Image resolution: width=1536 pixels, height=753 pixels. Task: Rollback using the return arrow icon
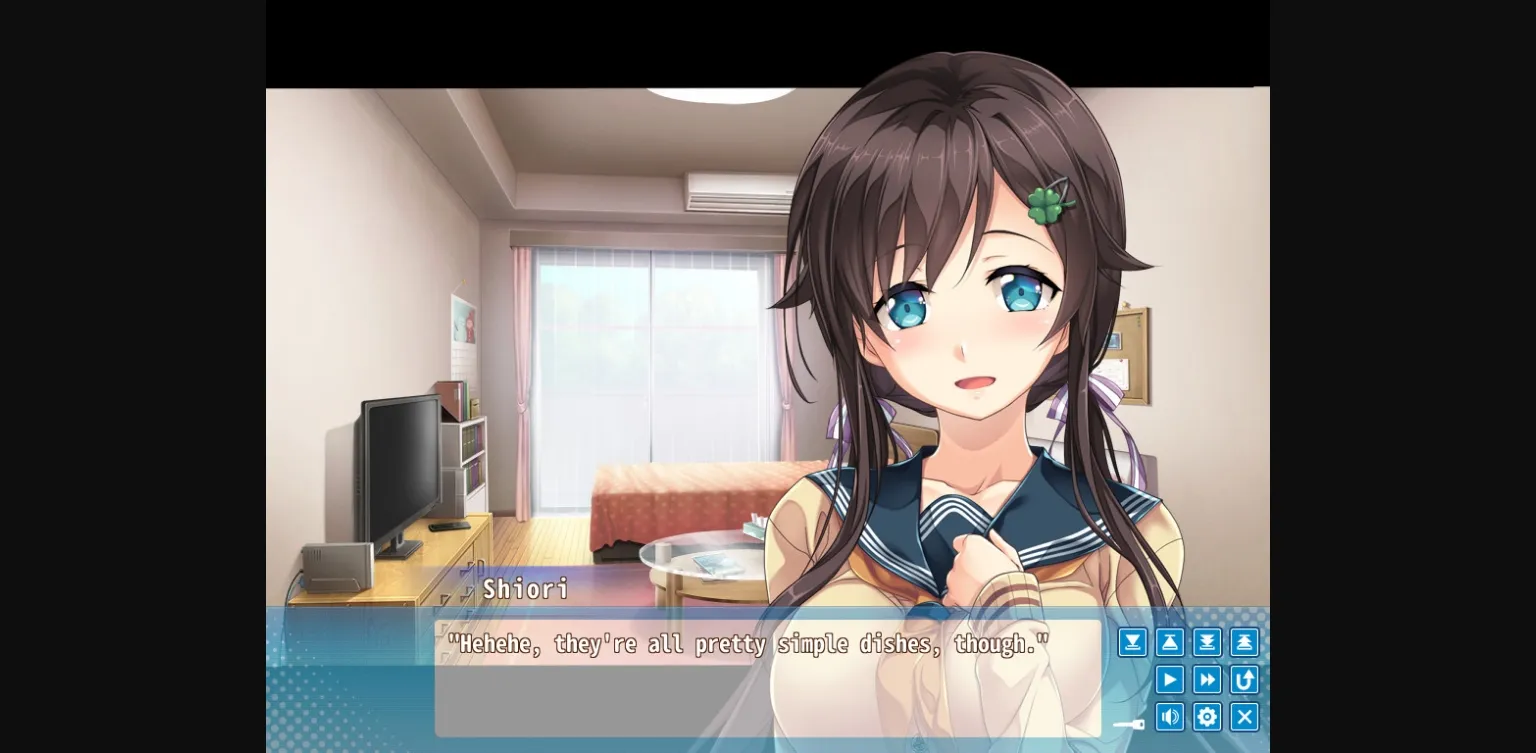click(1244, 679)
